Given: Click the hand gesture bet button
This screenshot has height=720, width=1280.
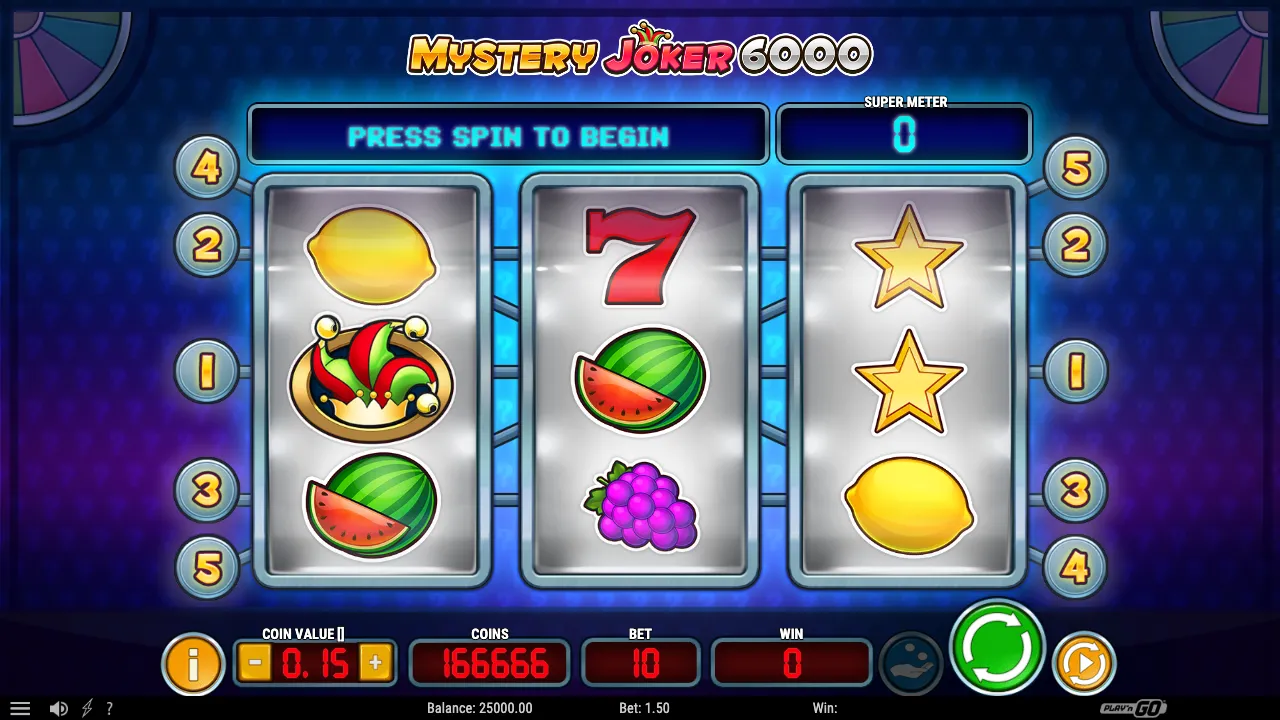Looking at the screenshot, I should coord(912,661).
